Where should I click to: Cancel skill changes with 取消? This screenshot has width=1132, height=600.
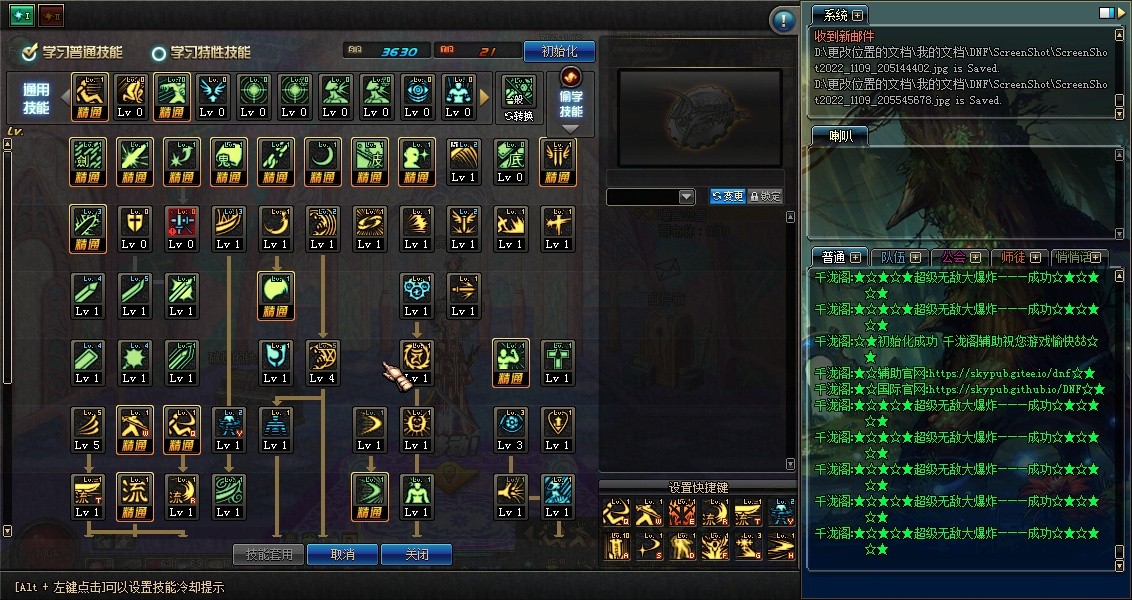342,554
